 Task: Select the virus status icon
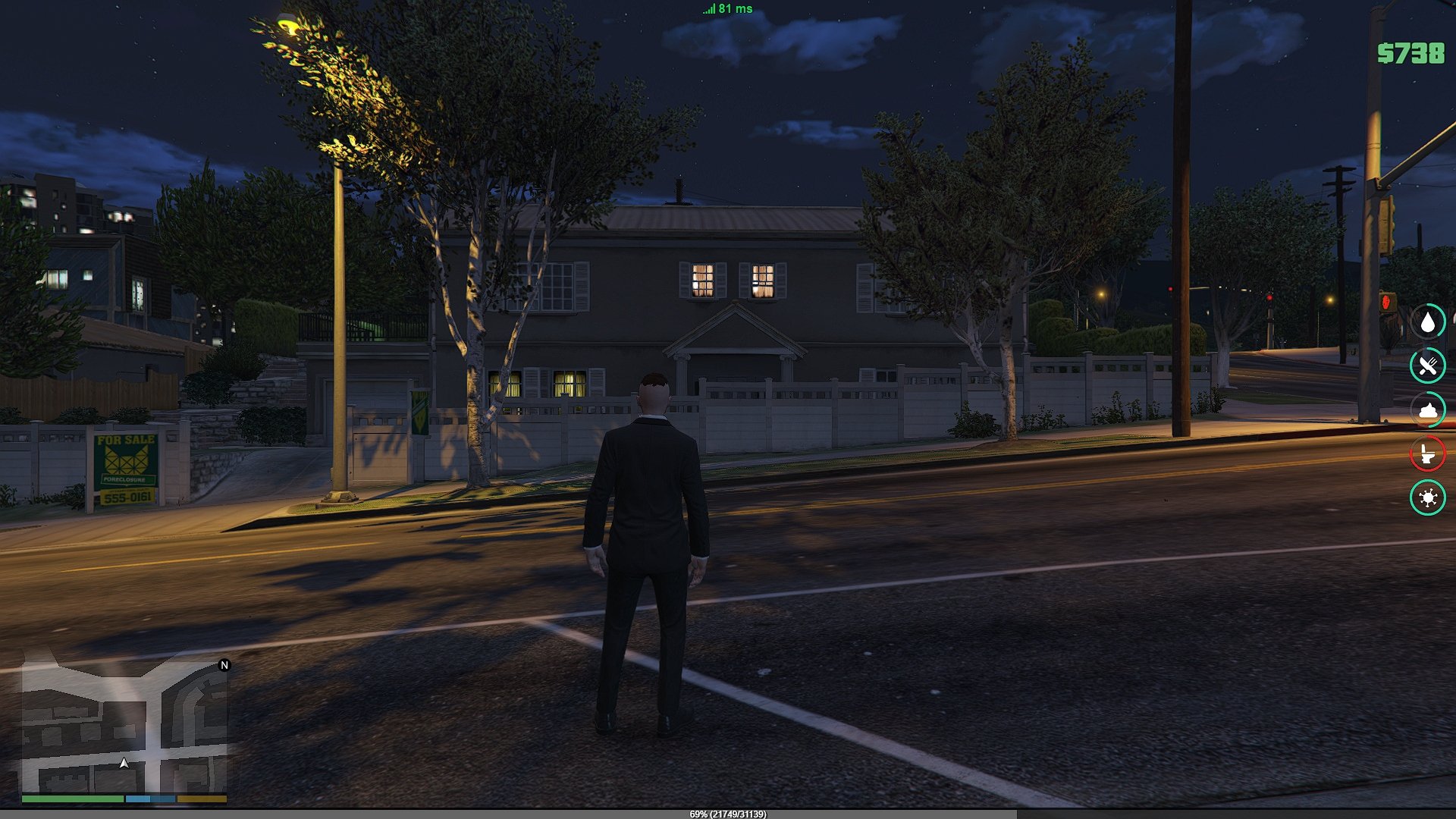pyautogui.click(x=1428, y=498)
